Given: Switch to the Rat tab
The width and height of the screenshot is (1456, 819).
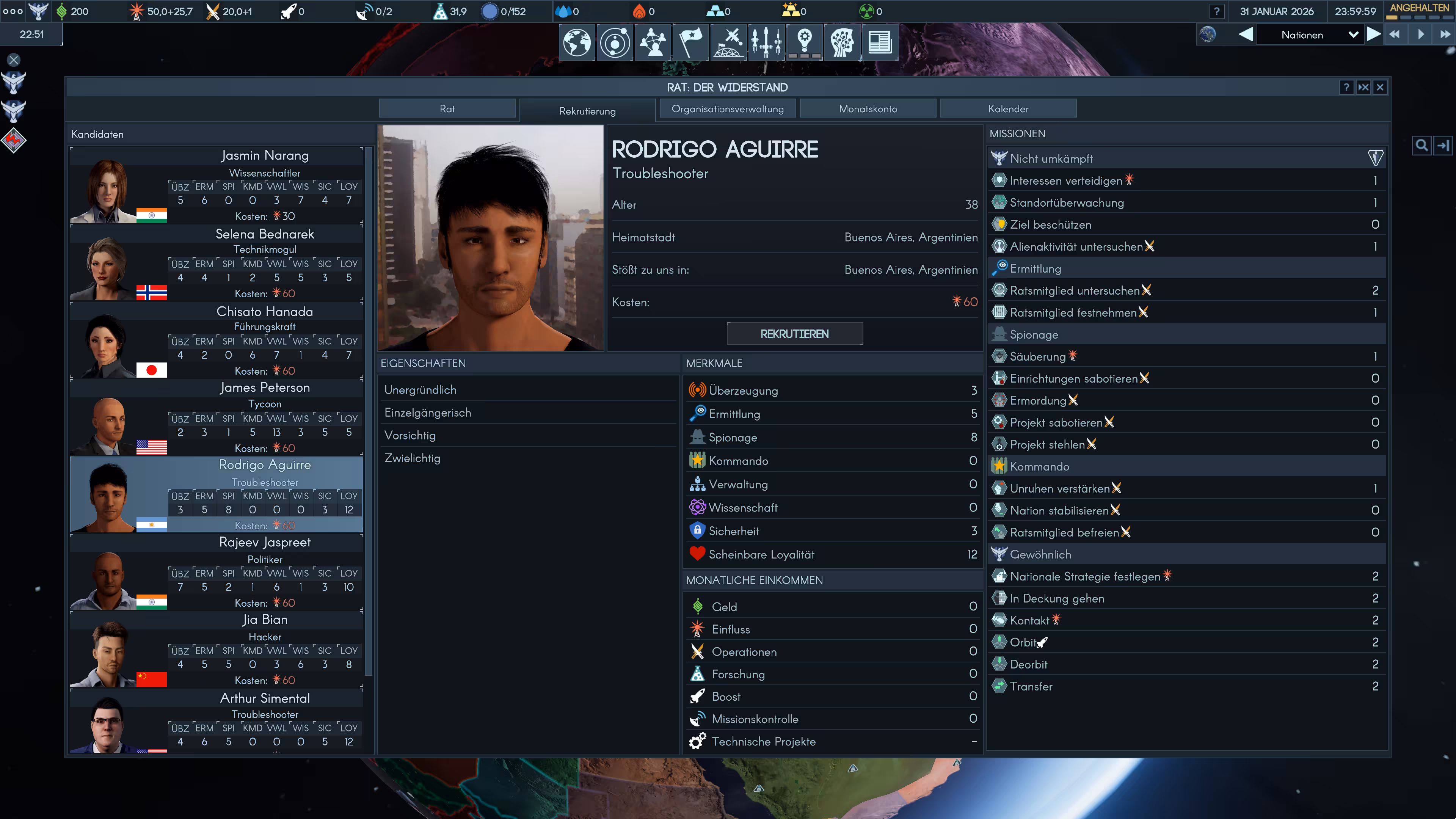Looking at the screenshot, I should tap(447, 108).
